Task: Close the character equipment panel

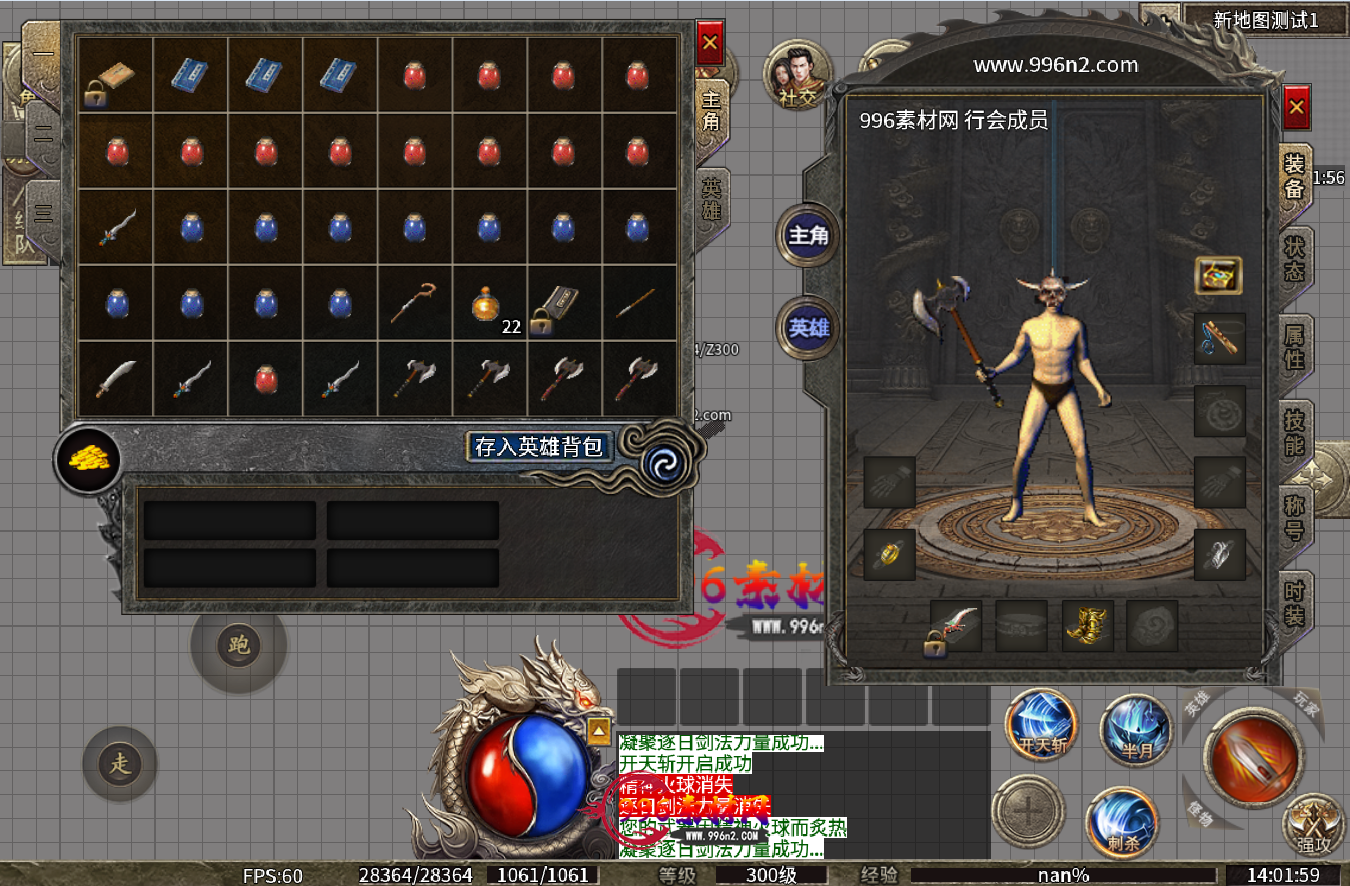Action: click(x=1297, y=107)
